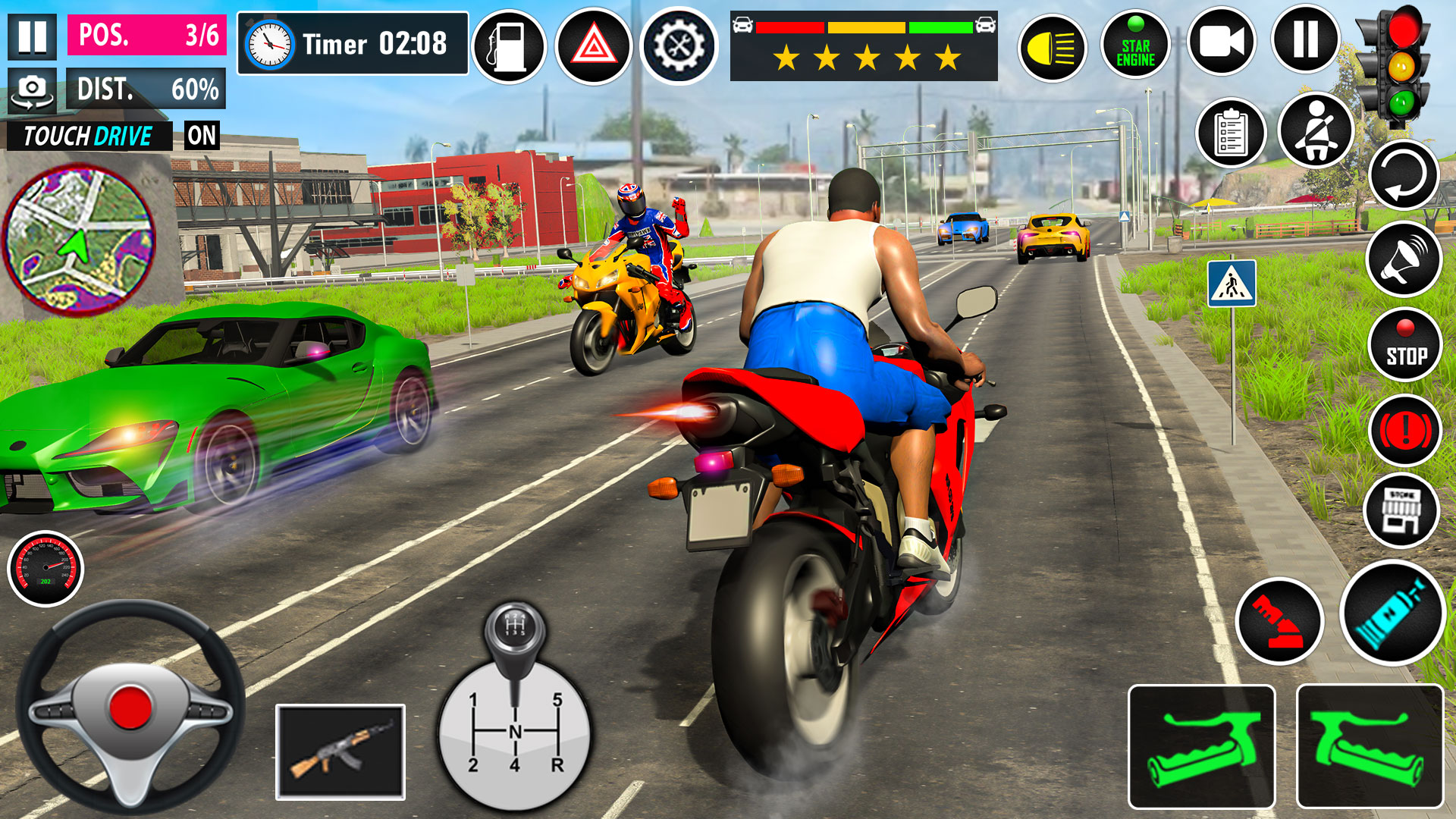Toggle the yellow headlight button
1456x819 pixels.
(1052, 48)
